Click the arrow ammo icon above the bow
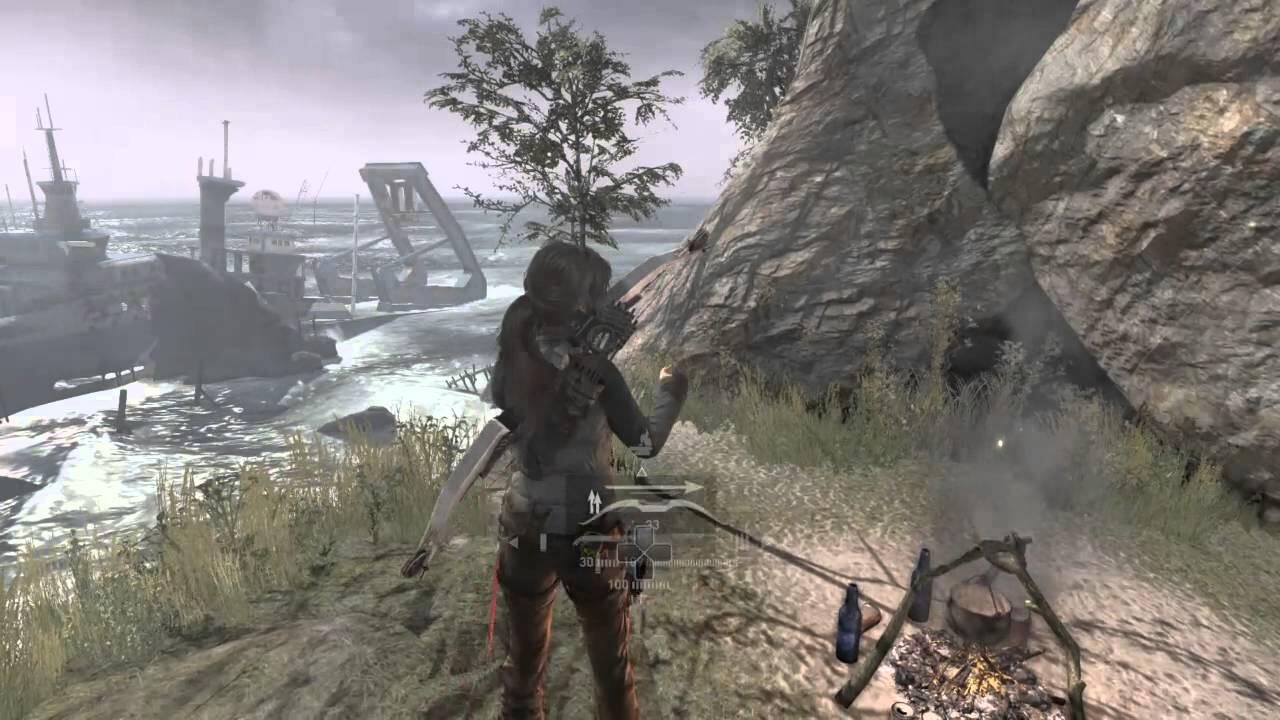The image size is (1280, 720). pos(655,488)
